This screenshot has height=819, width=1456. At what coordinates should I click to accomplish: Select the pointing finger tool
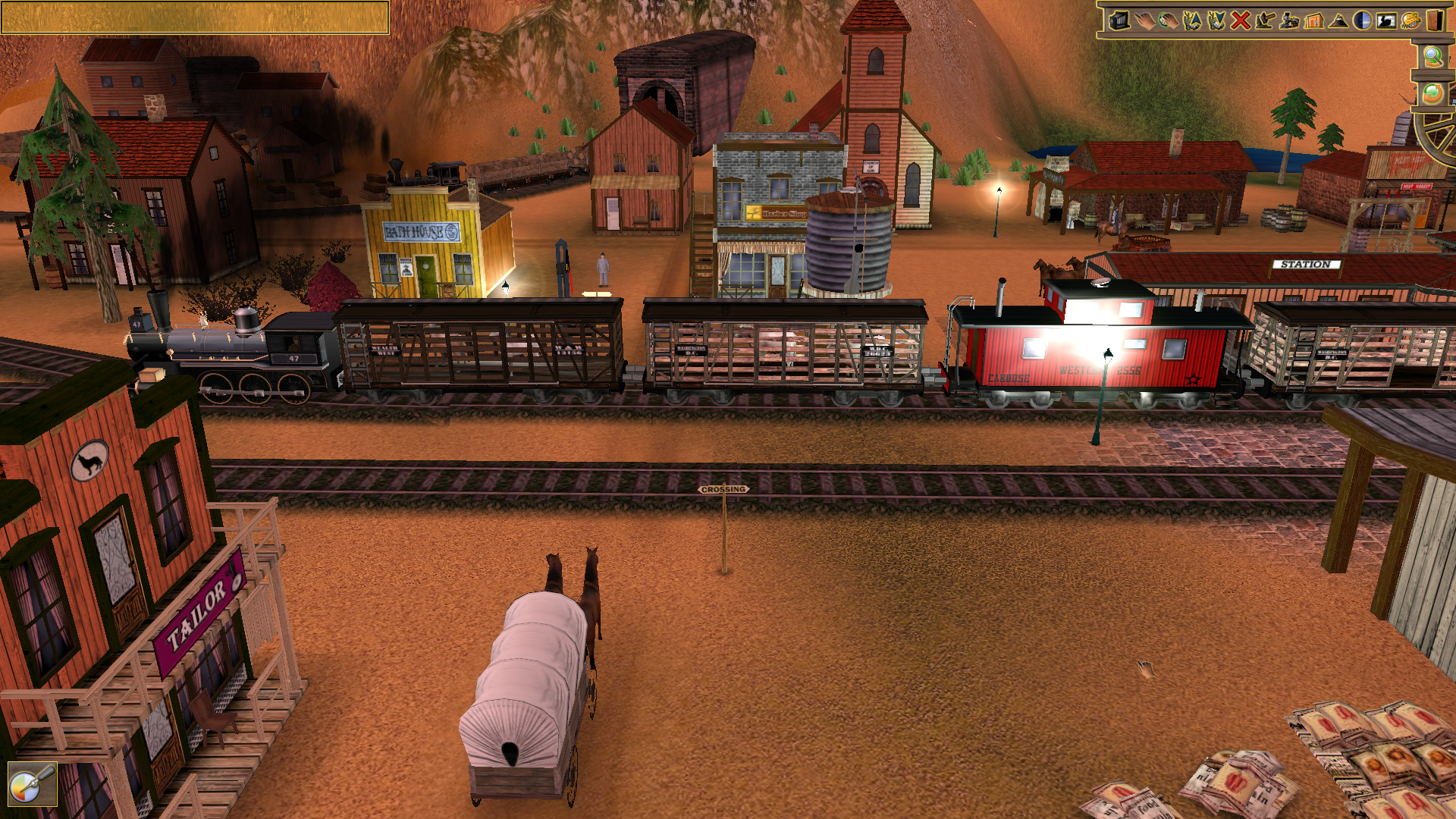[x=1145, y=20]
